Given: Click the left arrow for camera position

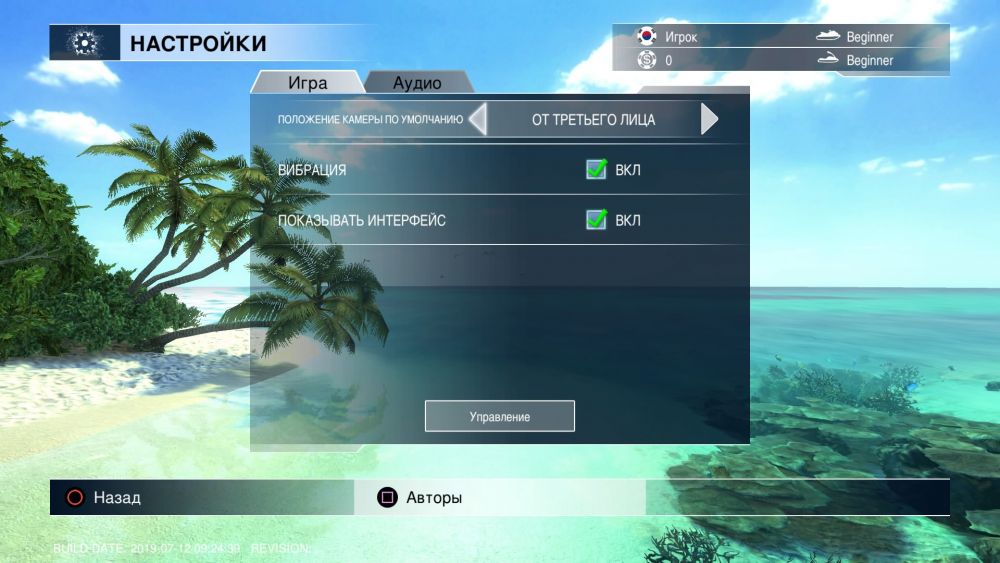Looking at the screenshot, I should [478, 120].
